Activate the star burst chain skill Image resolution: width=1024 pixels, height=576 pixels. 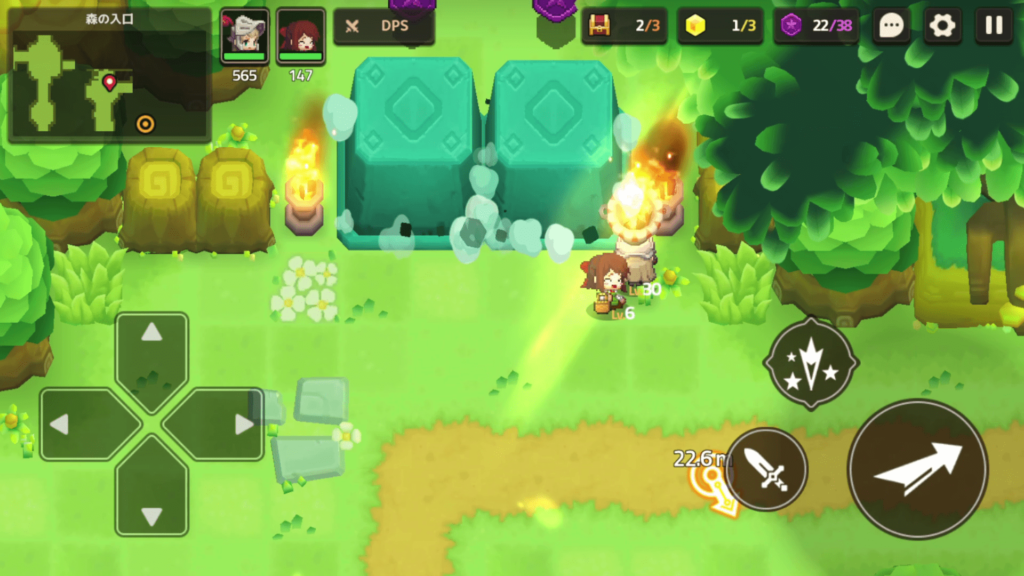point(810,364)
